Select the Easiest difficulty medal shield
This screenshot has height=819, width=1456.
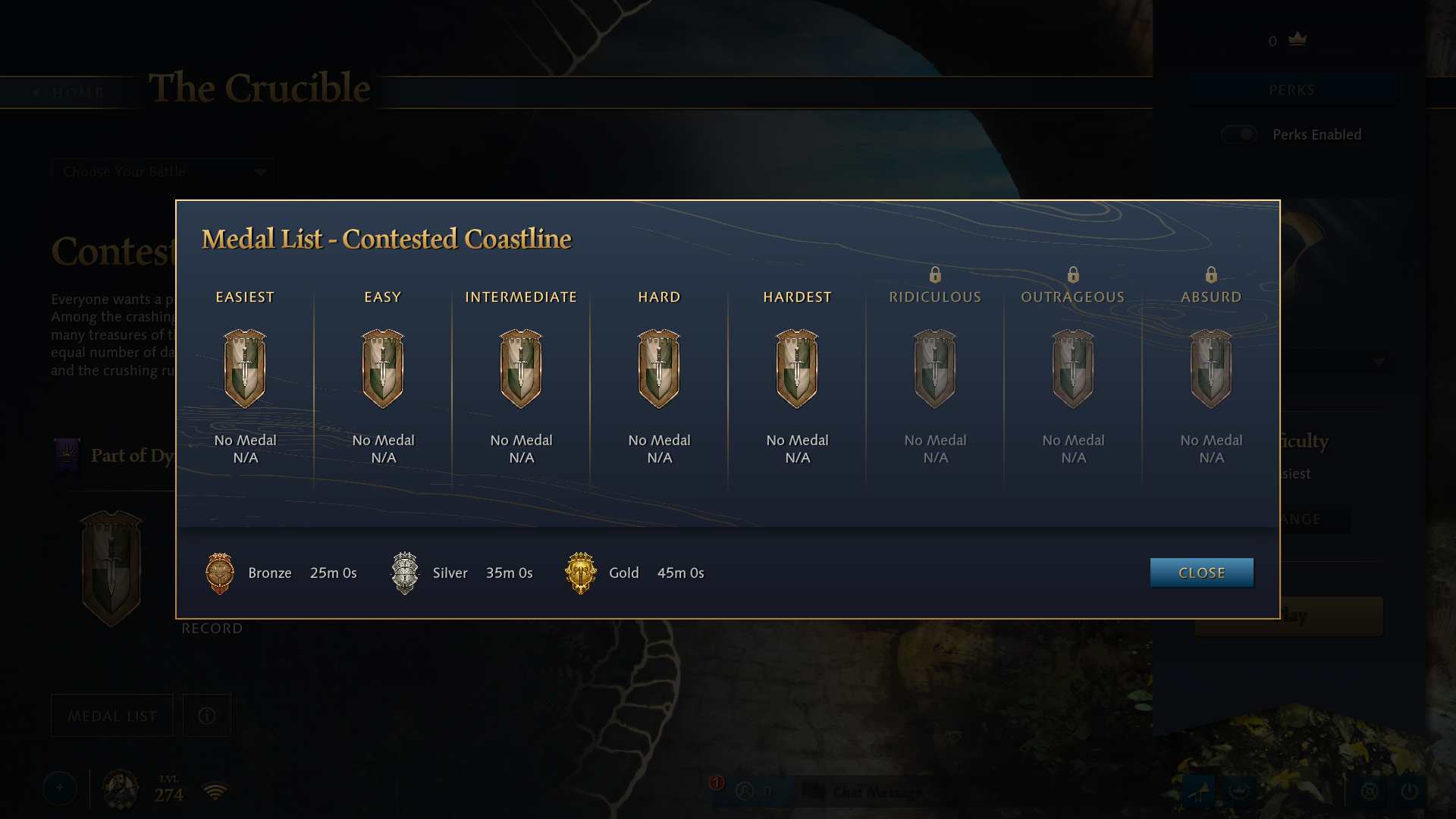tap(245, 369)
